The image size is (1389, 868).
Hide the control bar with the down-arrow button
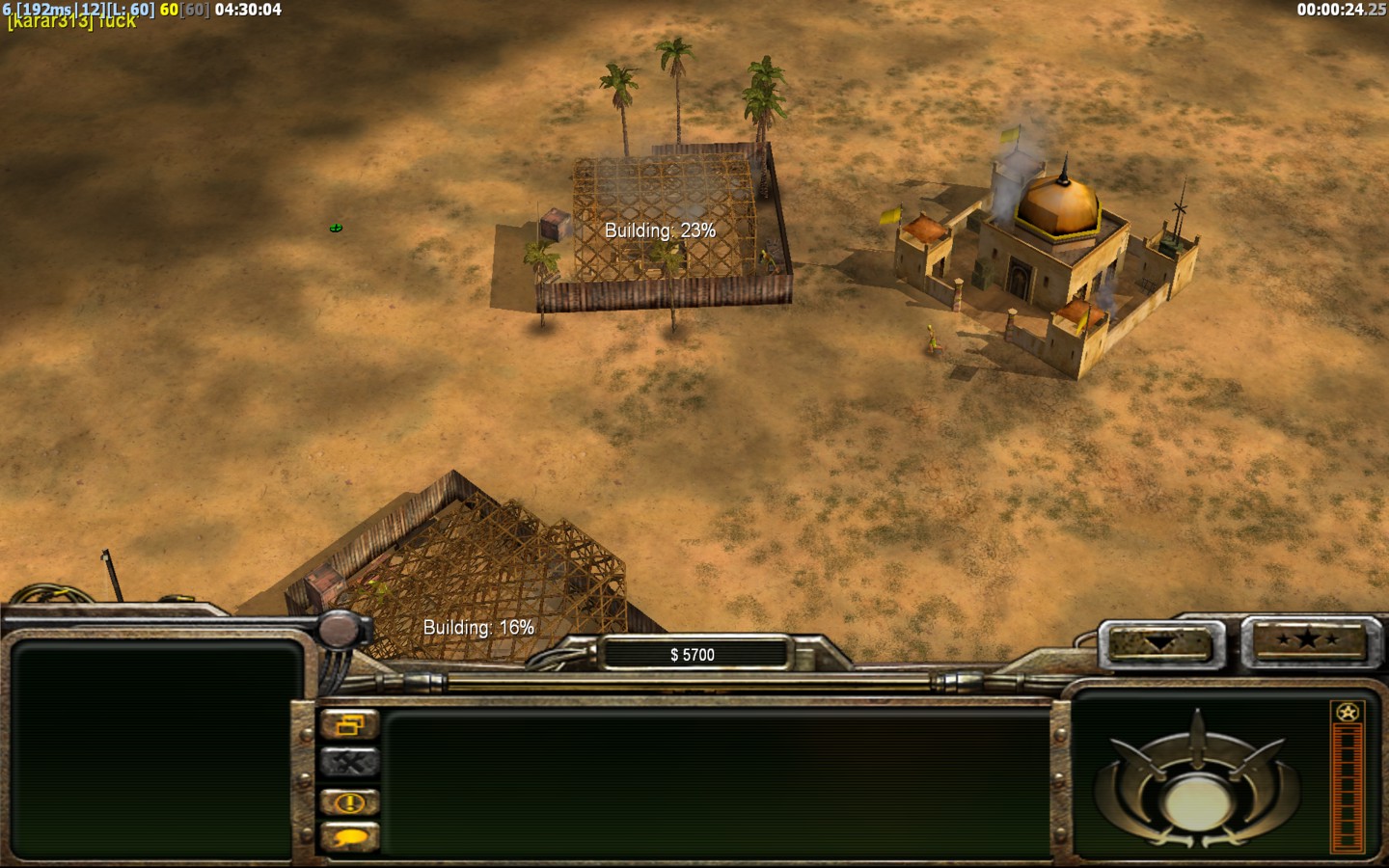pyautogui.click(x=1160, y=641)
